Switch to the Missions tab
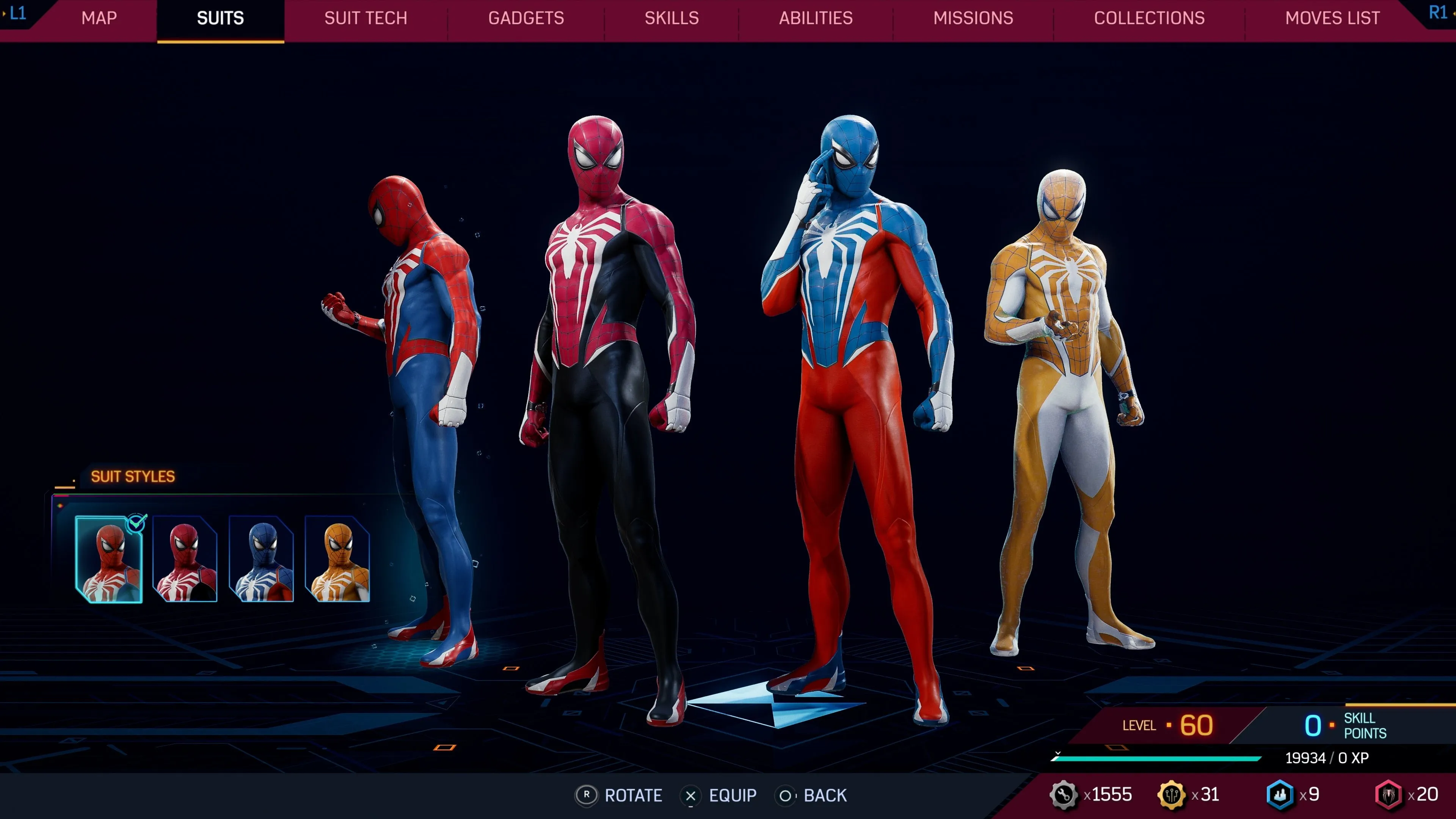This screenshot has width=1456, height=819. click(x=973, y=19)
